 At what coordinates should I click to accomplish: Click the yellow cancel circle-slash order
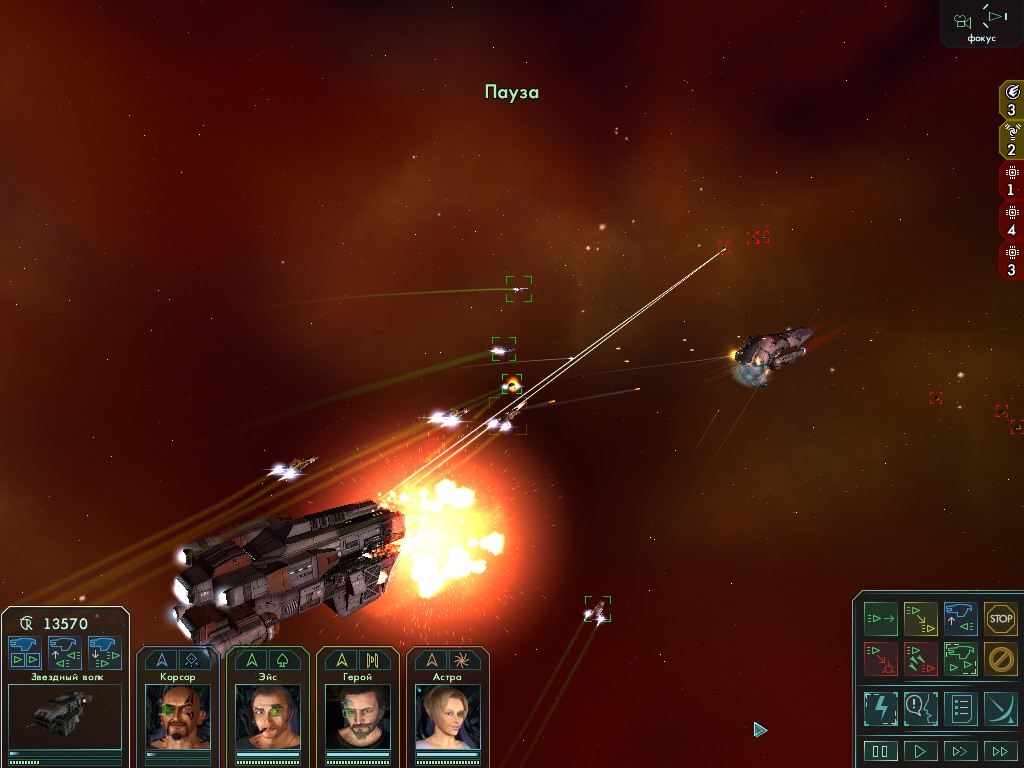tap(1000, 658)
